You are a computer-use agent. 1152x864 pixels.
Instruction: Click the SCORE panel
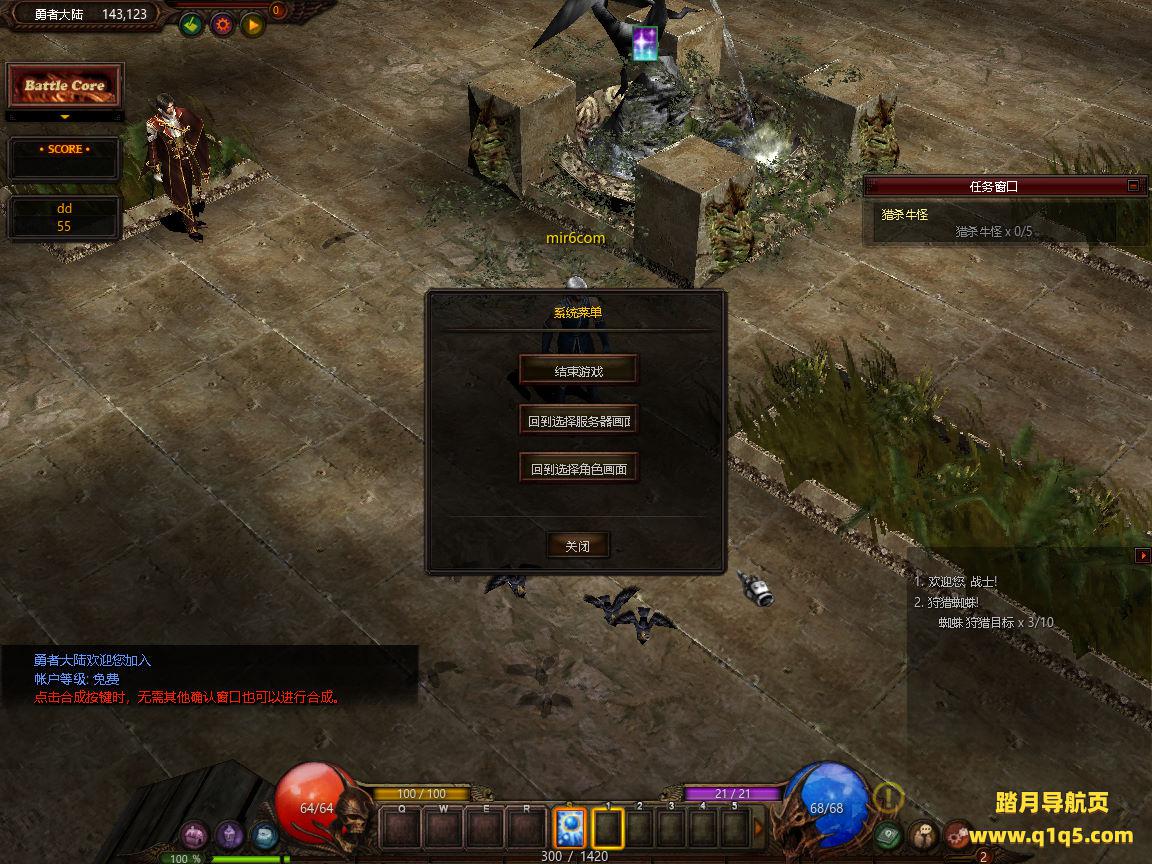[65, 157]
